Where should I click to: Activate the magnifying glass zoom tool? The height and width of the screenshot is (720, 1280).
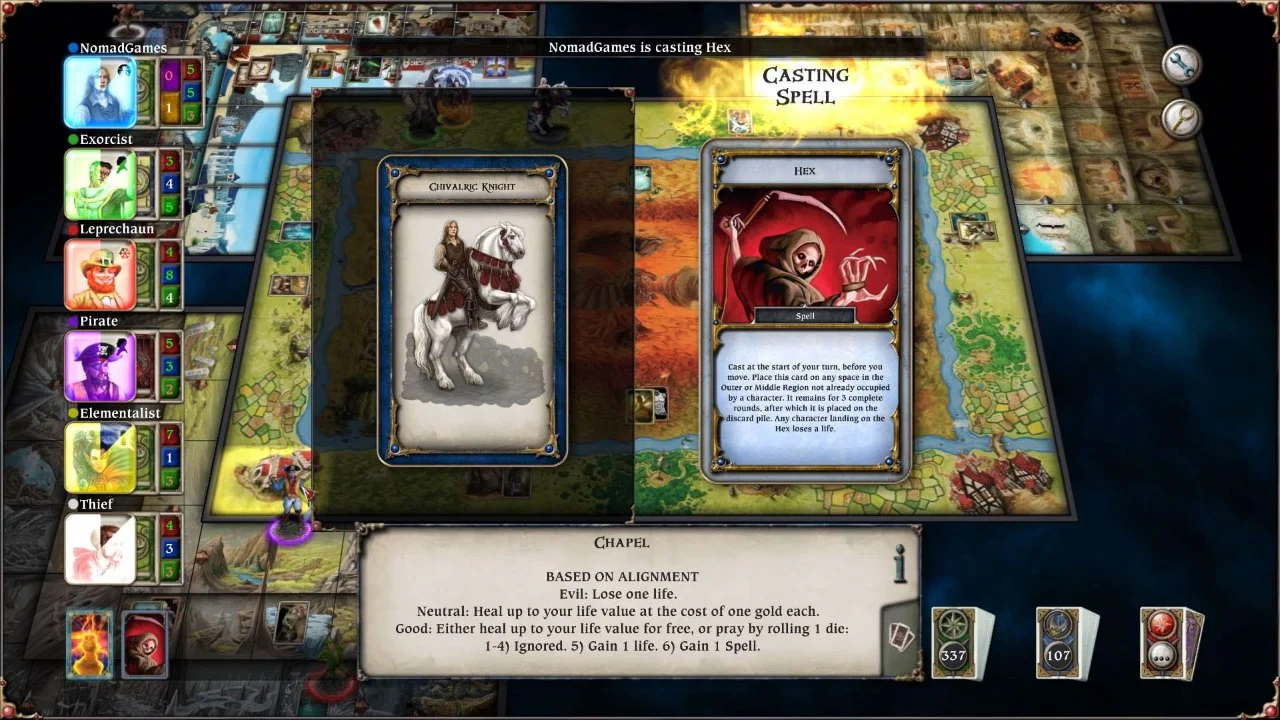(1181, 117)
